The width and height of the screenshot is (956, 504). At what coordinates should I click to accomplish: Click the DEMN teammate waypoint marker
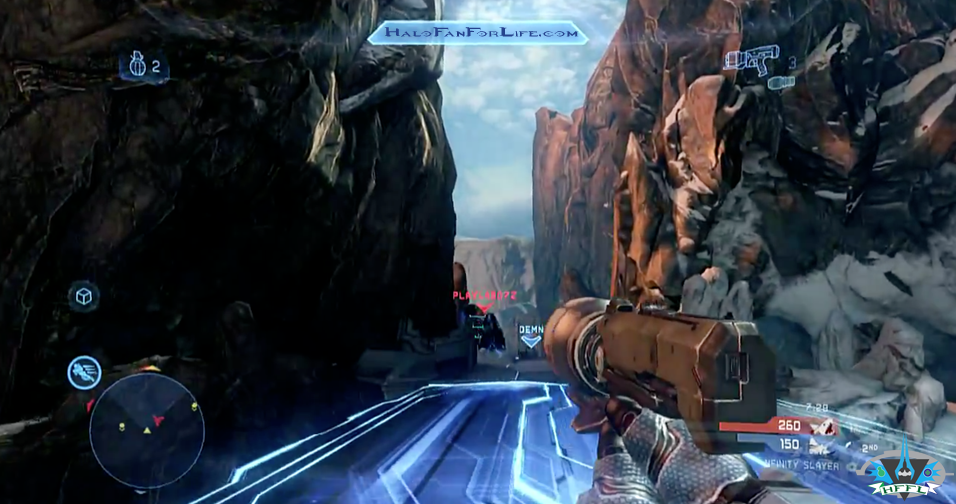[x=531, y=334]
